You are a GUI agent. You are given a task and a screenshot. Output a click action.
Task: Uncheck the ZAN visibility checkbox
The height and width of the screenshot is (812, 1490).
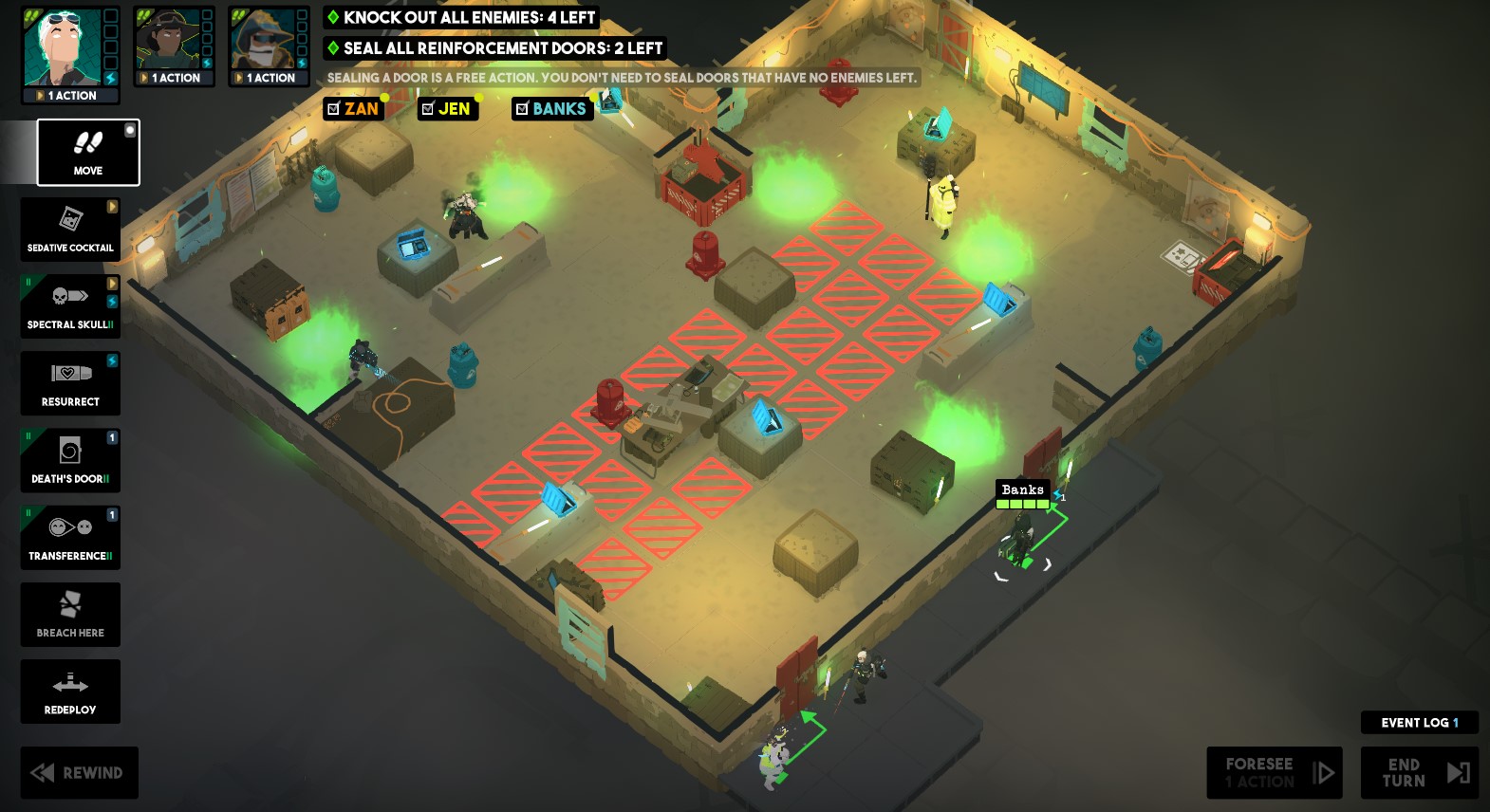click(334, 109)
